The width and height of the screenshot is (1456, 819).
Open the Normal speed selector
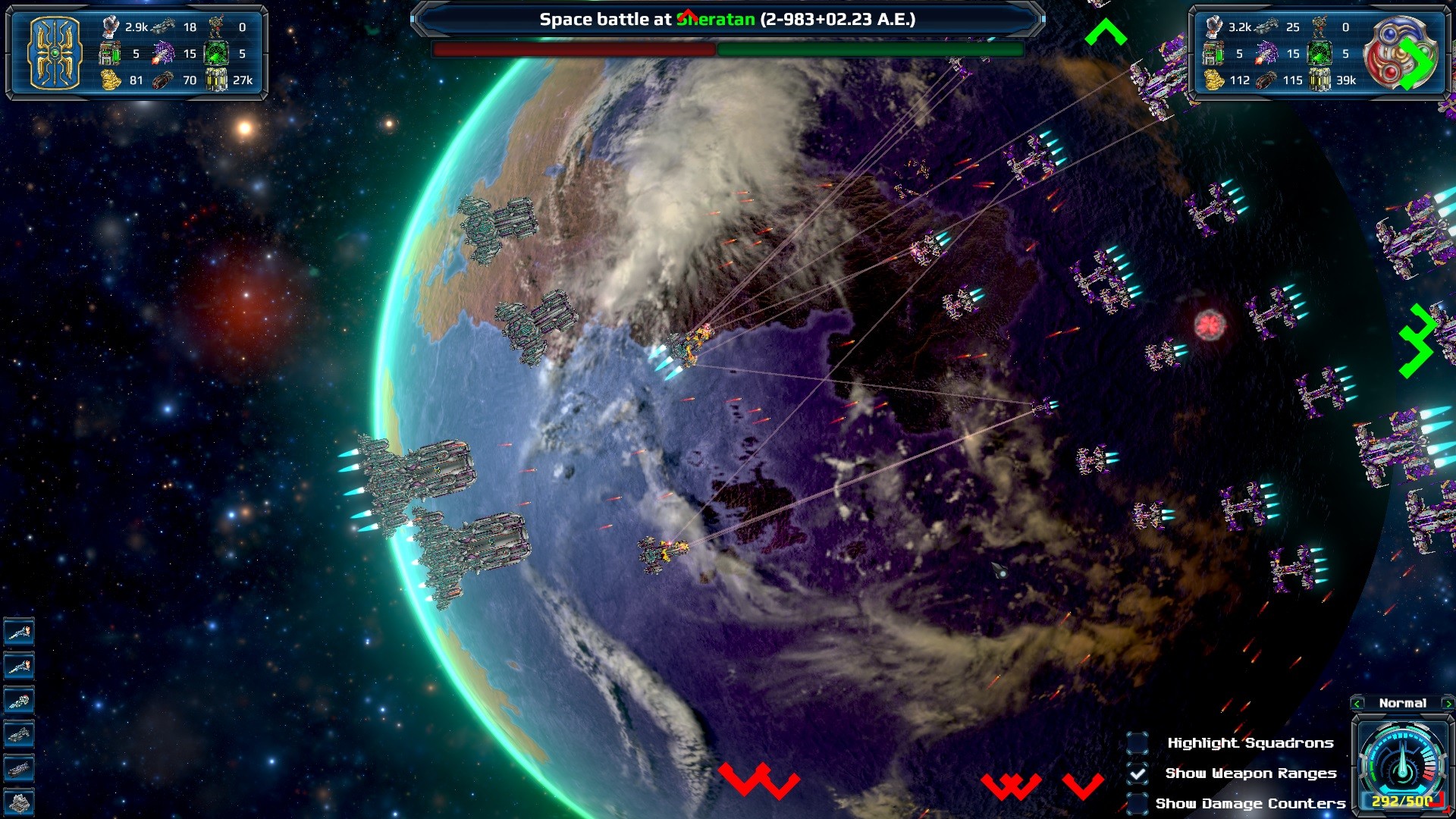pos(1402,703)
